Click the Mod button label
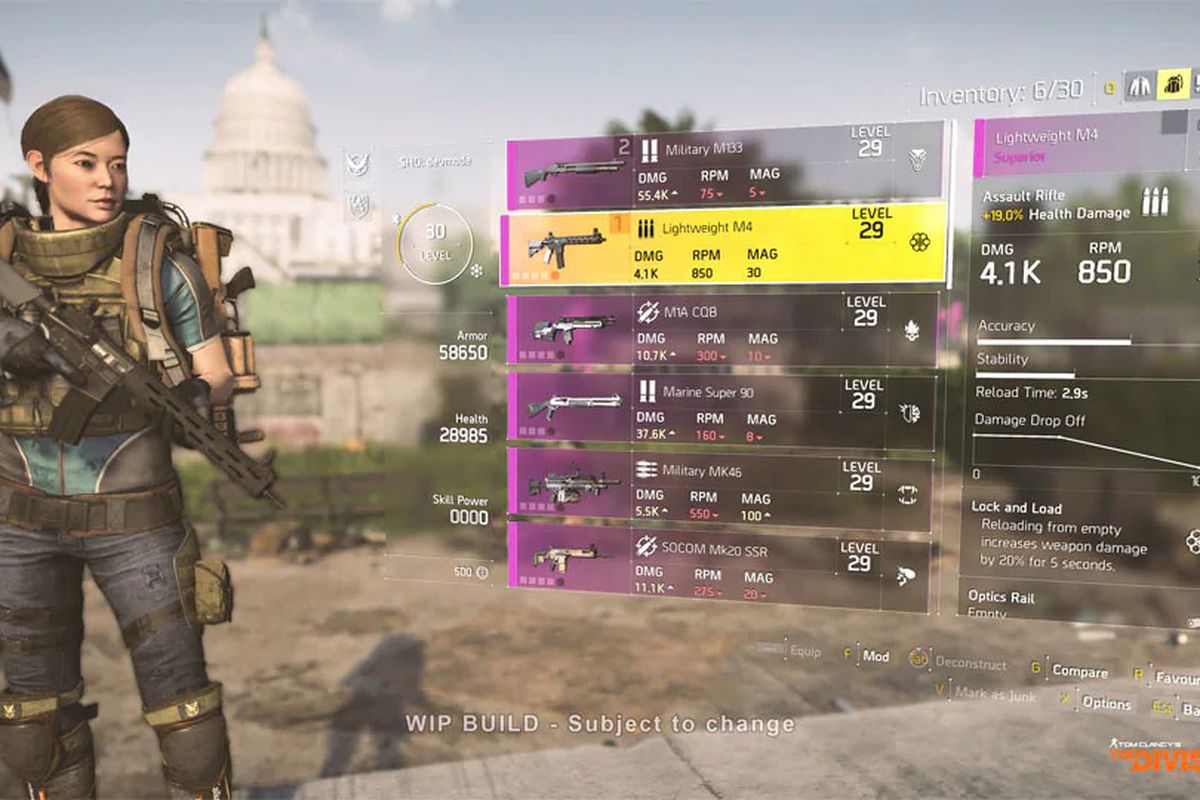 (875, 657)
